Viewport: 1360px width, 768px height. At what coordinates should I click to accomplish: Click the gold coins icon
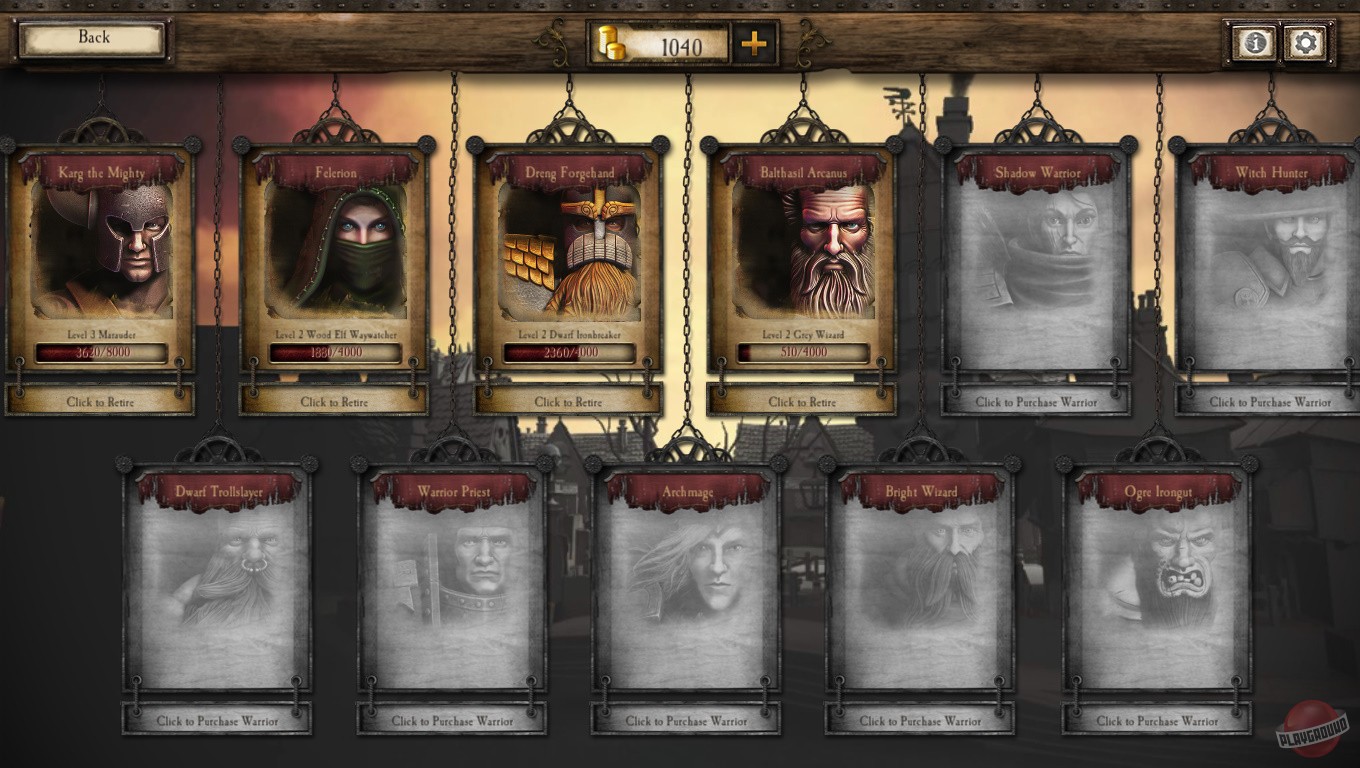[613, 43]
